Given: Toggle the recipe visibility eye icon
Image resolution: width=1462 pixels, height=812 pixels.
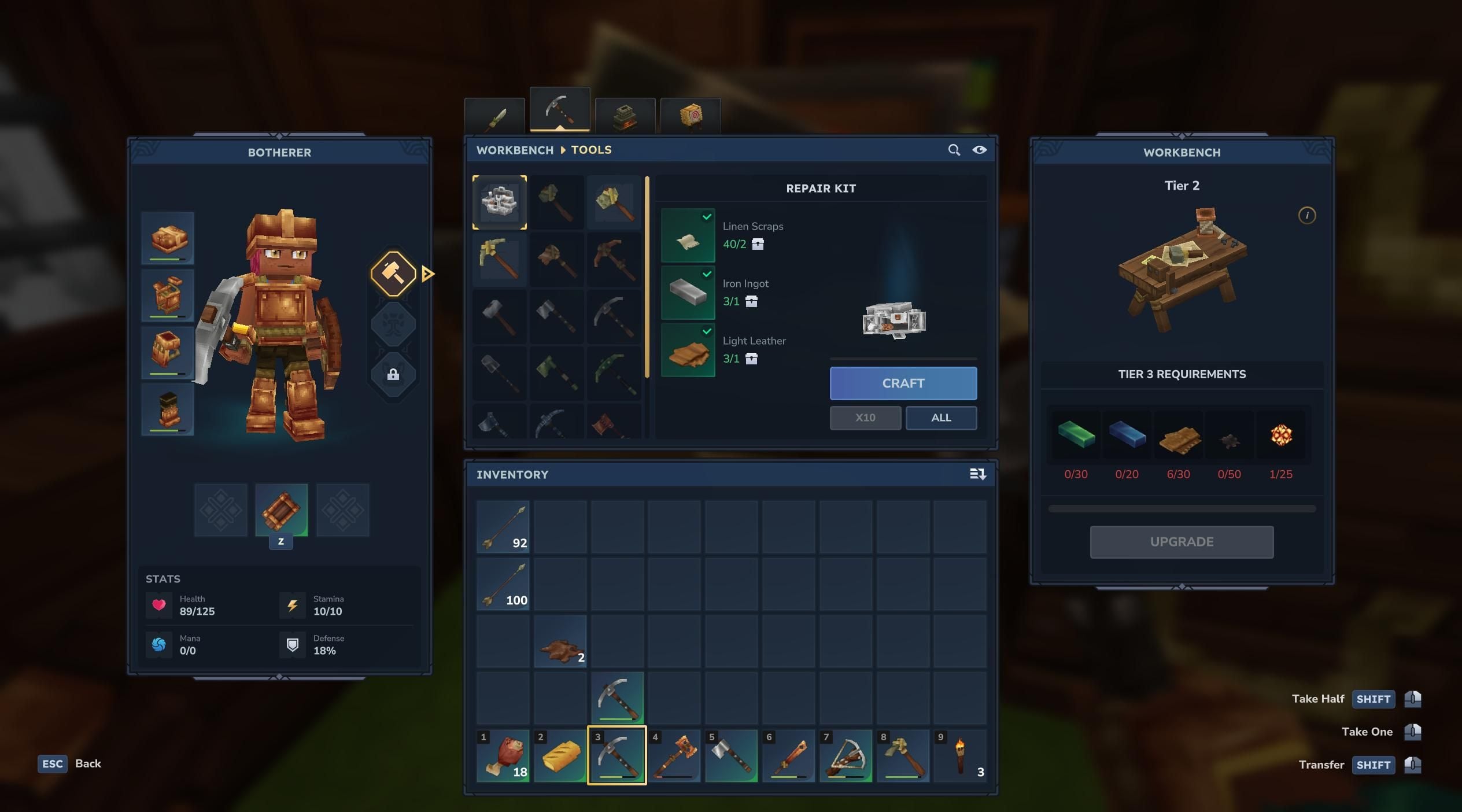Looking at the screenshot, I should pos(980,150).
